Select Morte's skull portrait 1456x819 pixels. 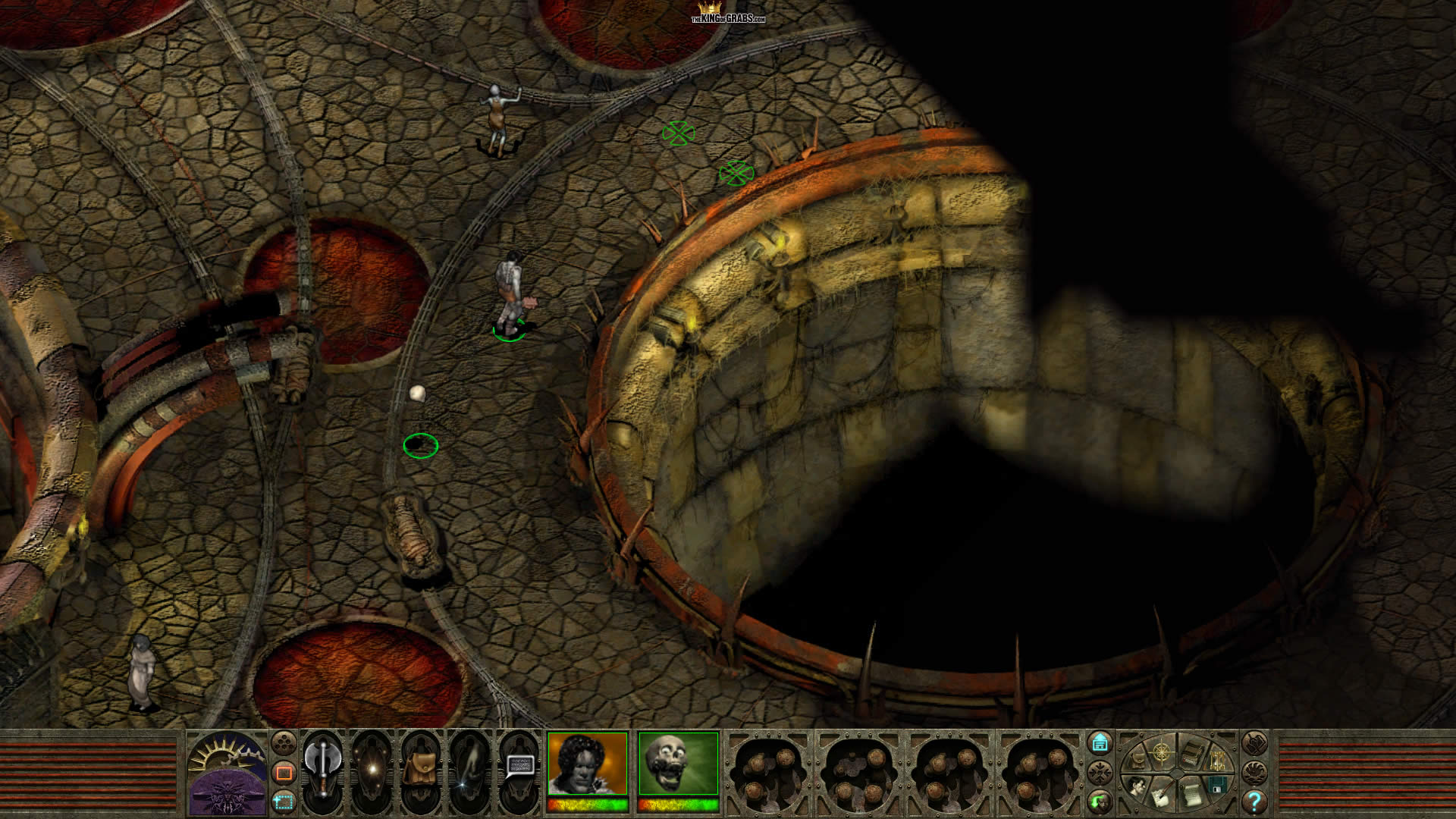click(x=679, y=764)
